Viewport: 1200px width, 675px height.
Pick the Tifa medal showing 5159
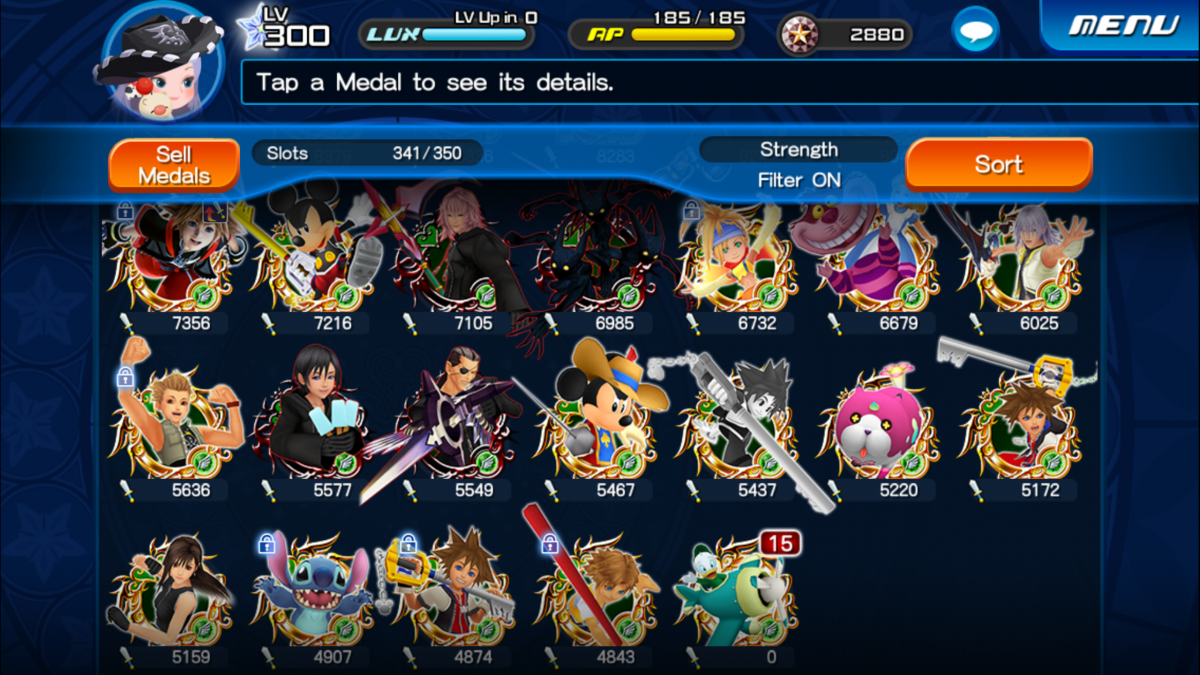(x=175, y=592)
